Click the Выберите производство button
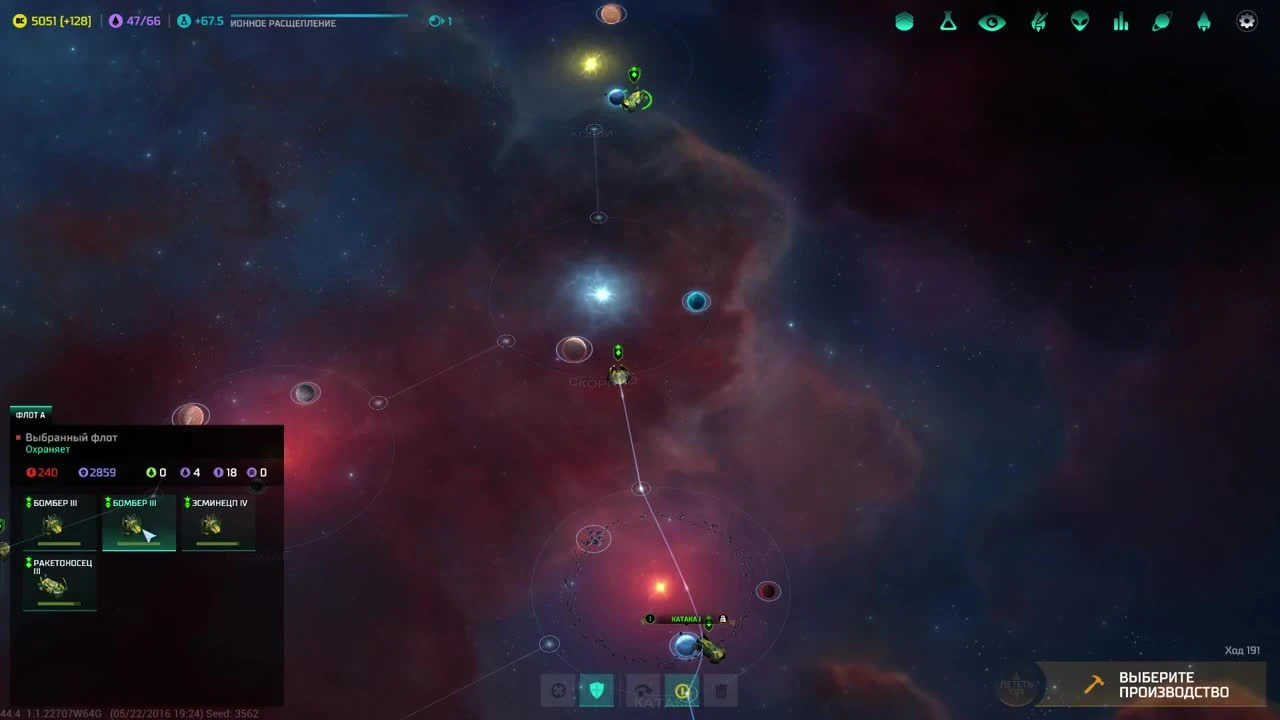This screenshot has height=720, width=1280. click(1160, 686)
